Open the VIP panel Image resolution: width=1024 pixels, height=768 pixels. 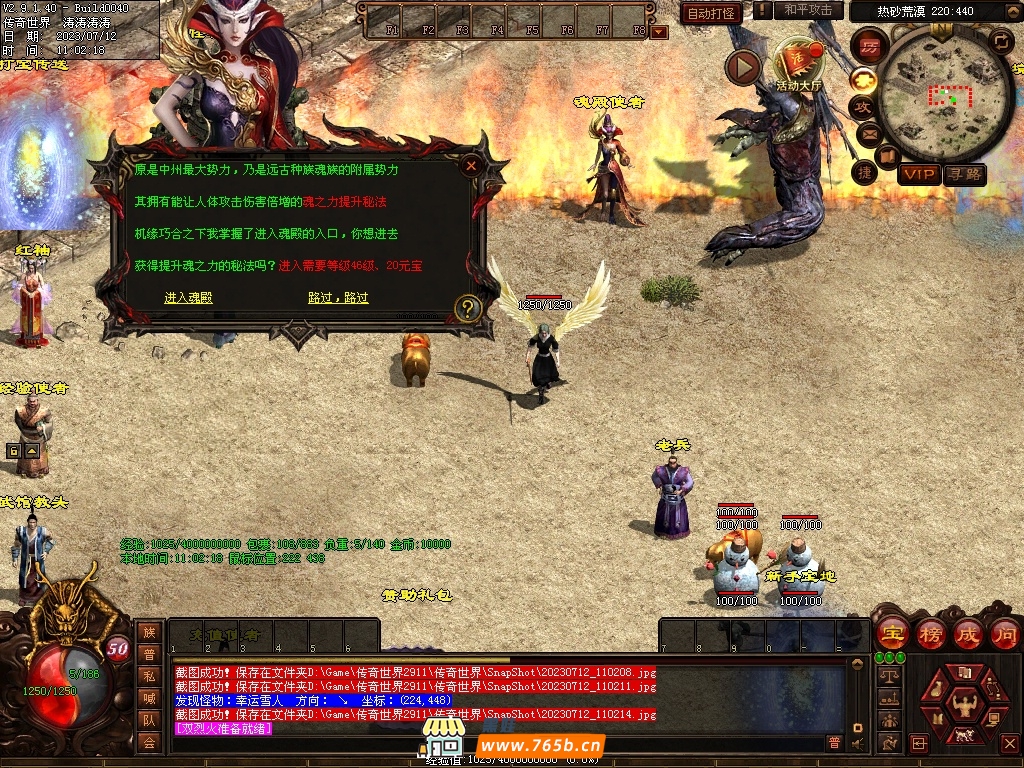[919, 174]
